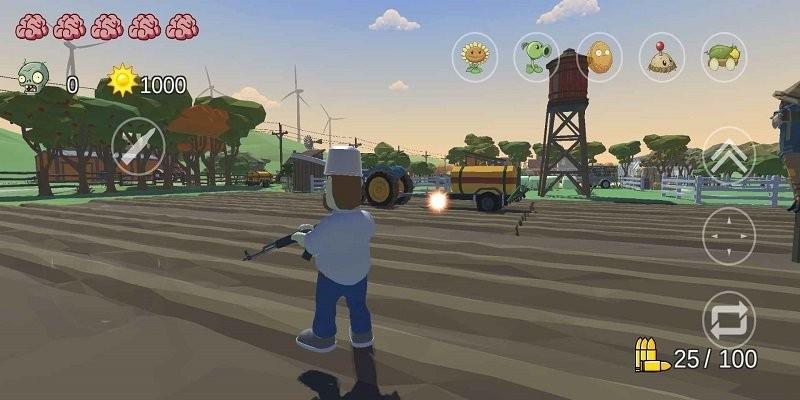Choose the Peashooter plant icon
Viewport: 800px width, 400px height.
click(537, 57)
